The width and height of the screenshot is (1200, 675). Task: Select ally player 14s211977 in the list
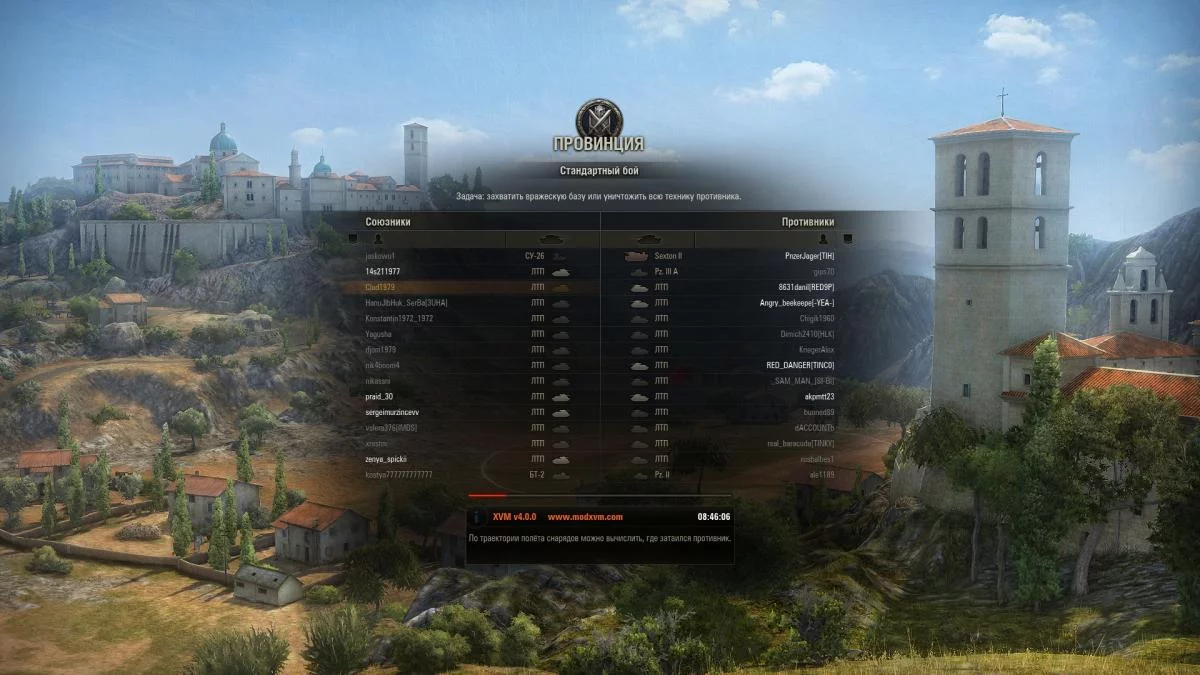click(384, 271)
